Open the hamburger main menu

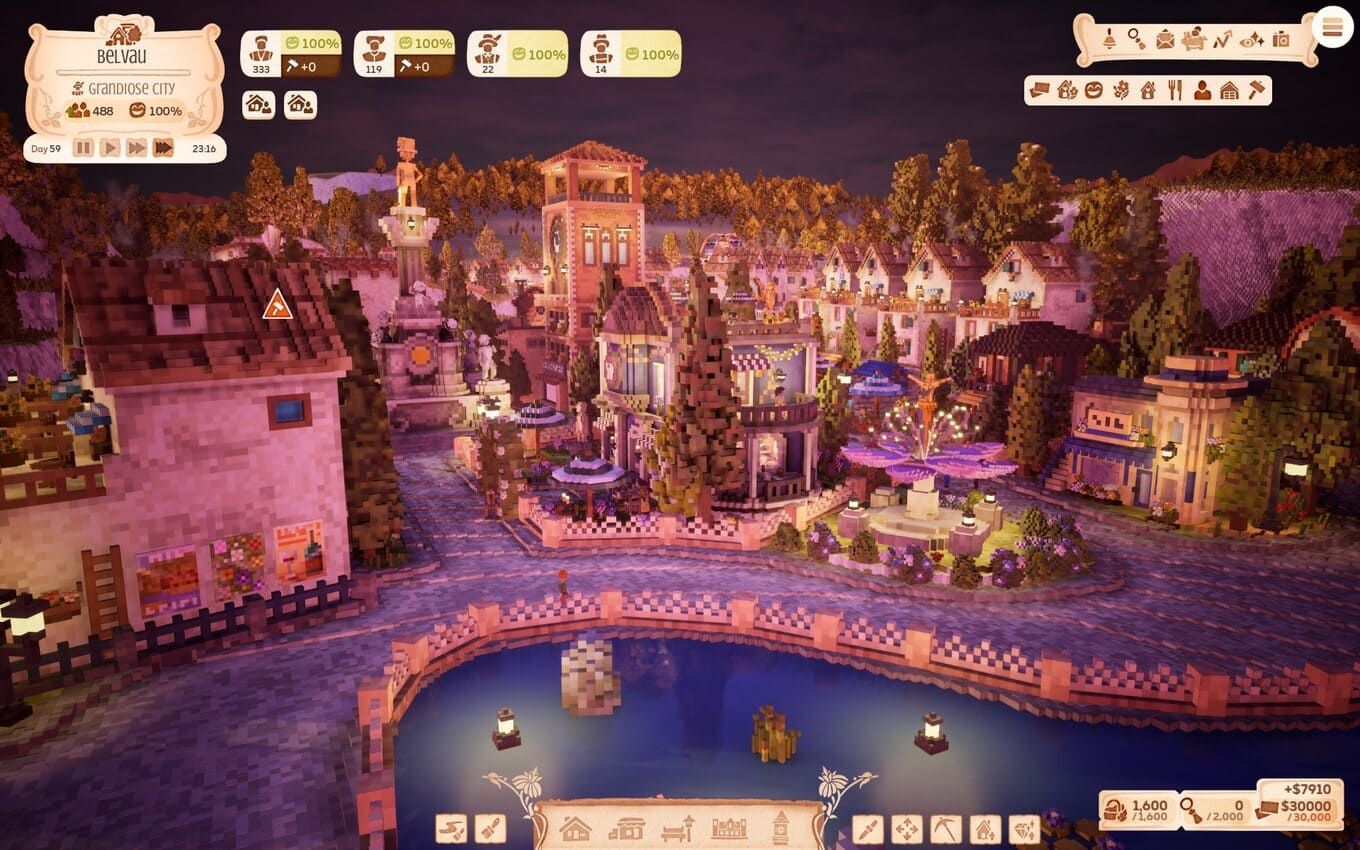point(1331,27)
